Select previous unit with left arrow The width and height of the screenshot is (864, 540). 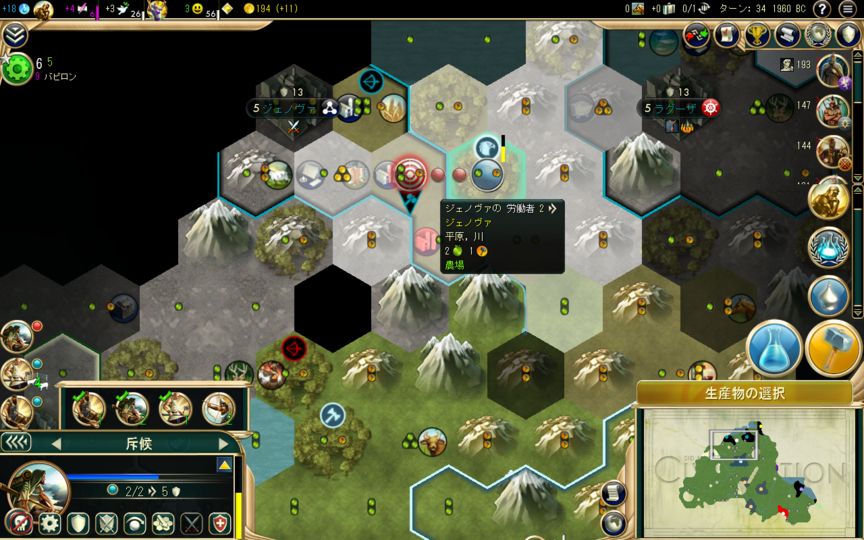[x=56, y=443]
